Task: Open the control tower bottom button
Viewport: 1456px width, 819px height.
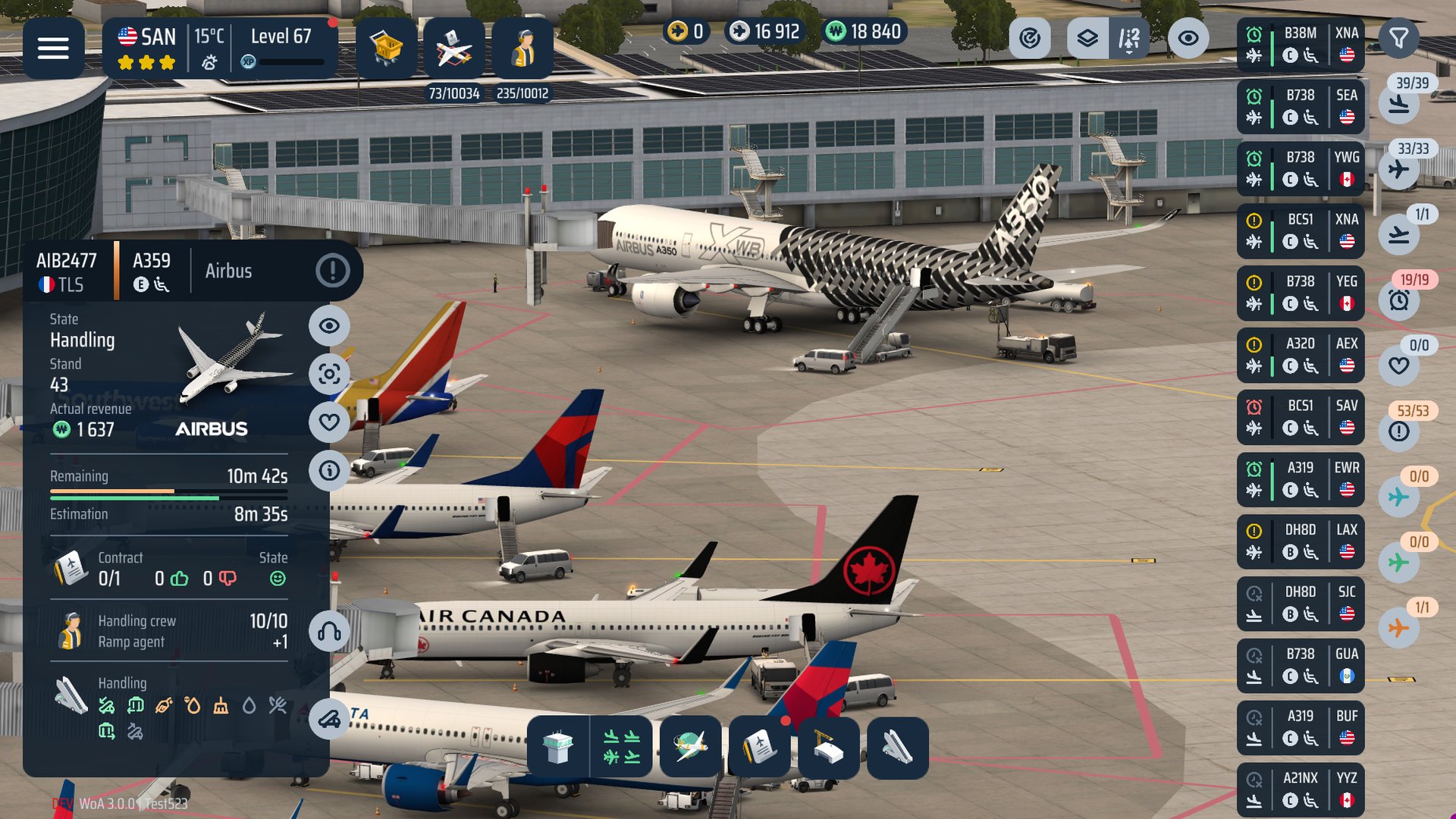Action: (558, 748)
